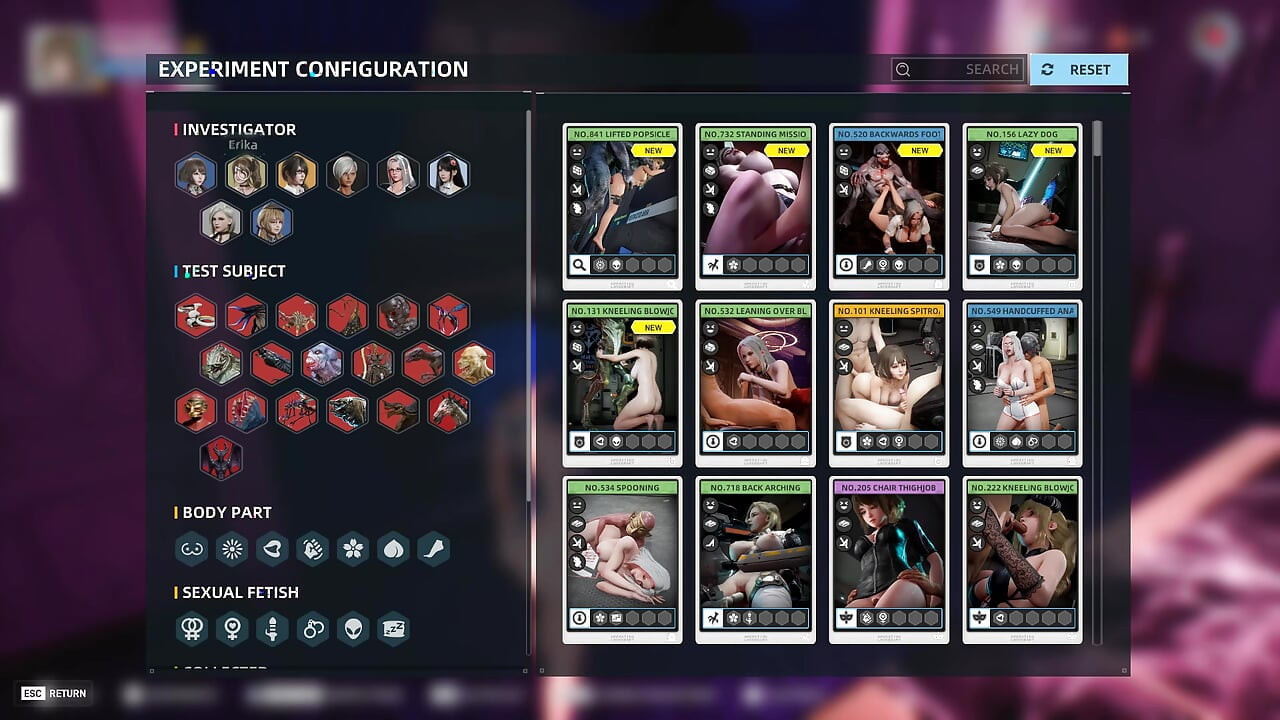Toggle the foot body part filter
The width and height of the screenshot is (1280, 720).
click(x=433, y=549)
